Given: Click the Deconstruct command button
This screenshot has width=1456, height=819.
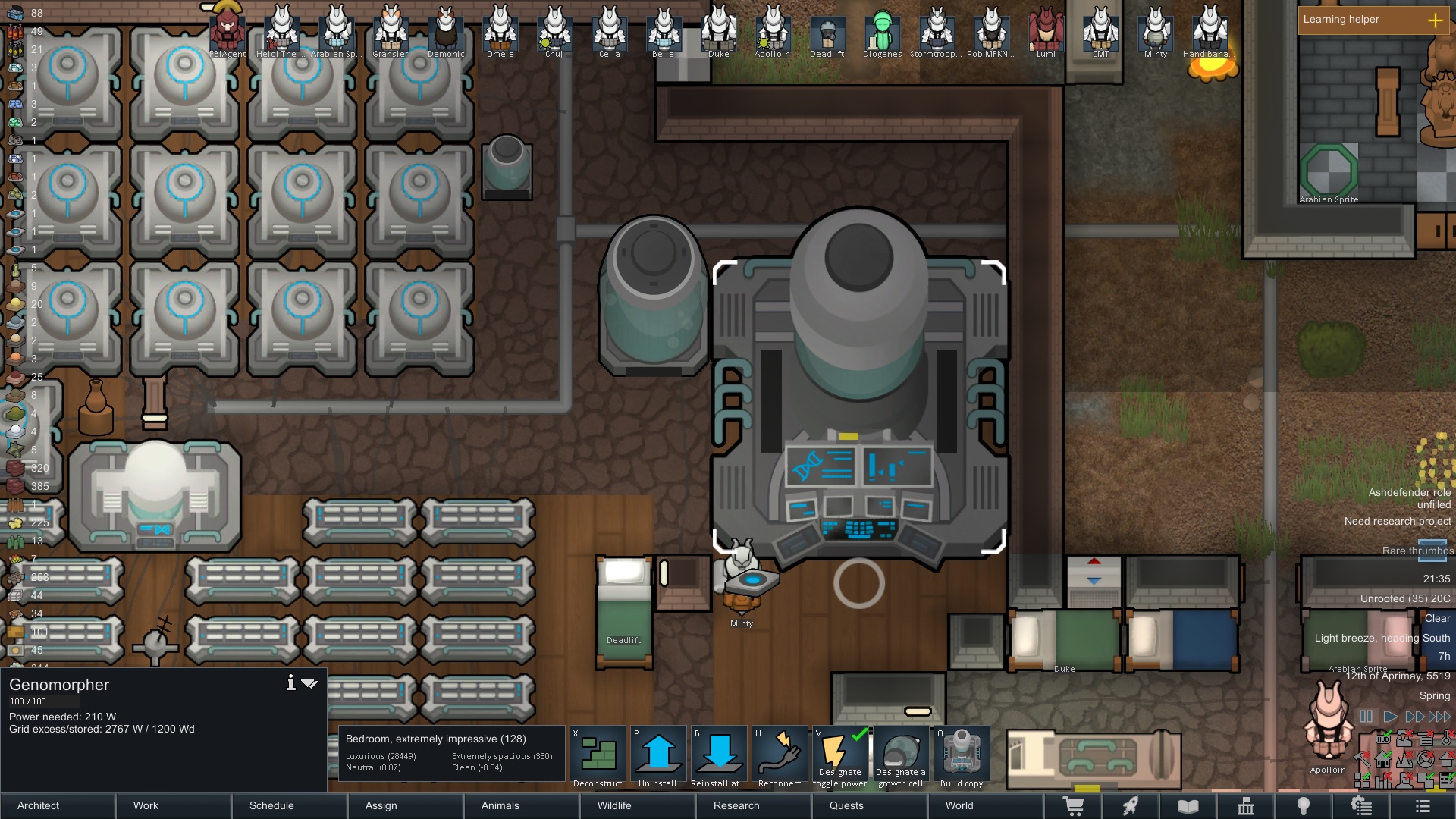Looking at the screenshot, I should [x=598, y=757].
